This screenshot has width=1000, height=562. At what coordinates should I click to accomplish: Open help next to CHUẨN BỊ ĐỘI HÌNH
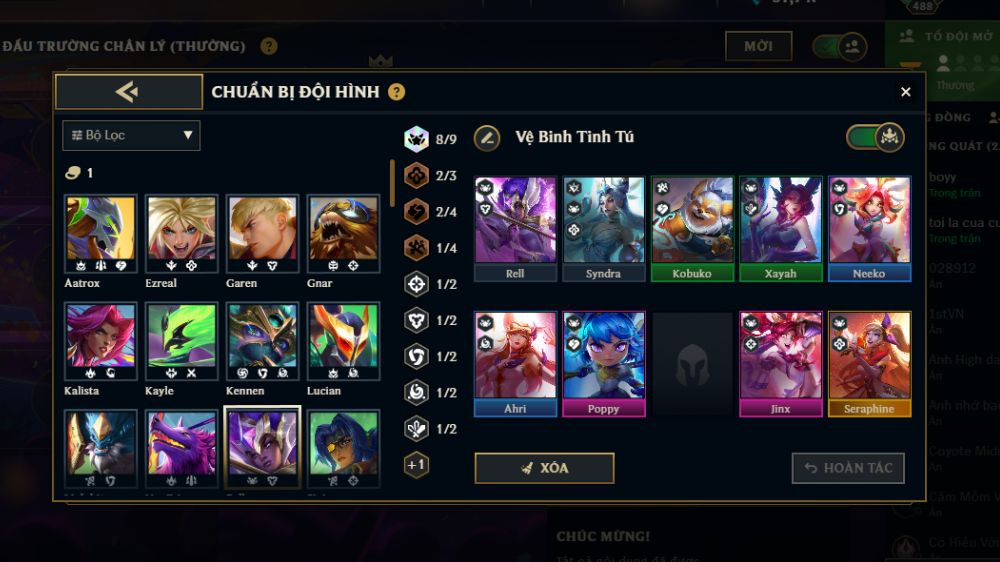(x=397, y=92)
